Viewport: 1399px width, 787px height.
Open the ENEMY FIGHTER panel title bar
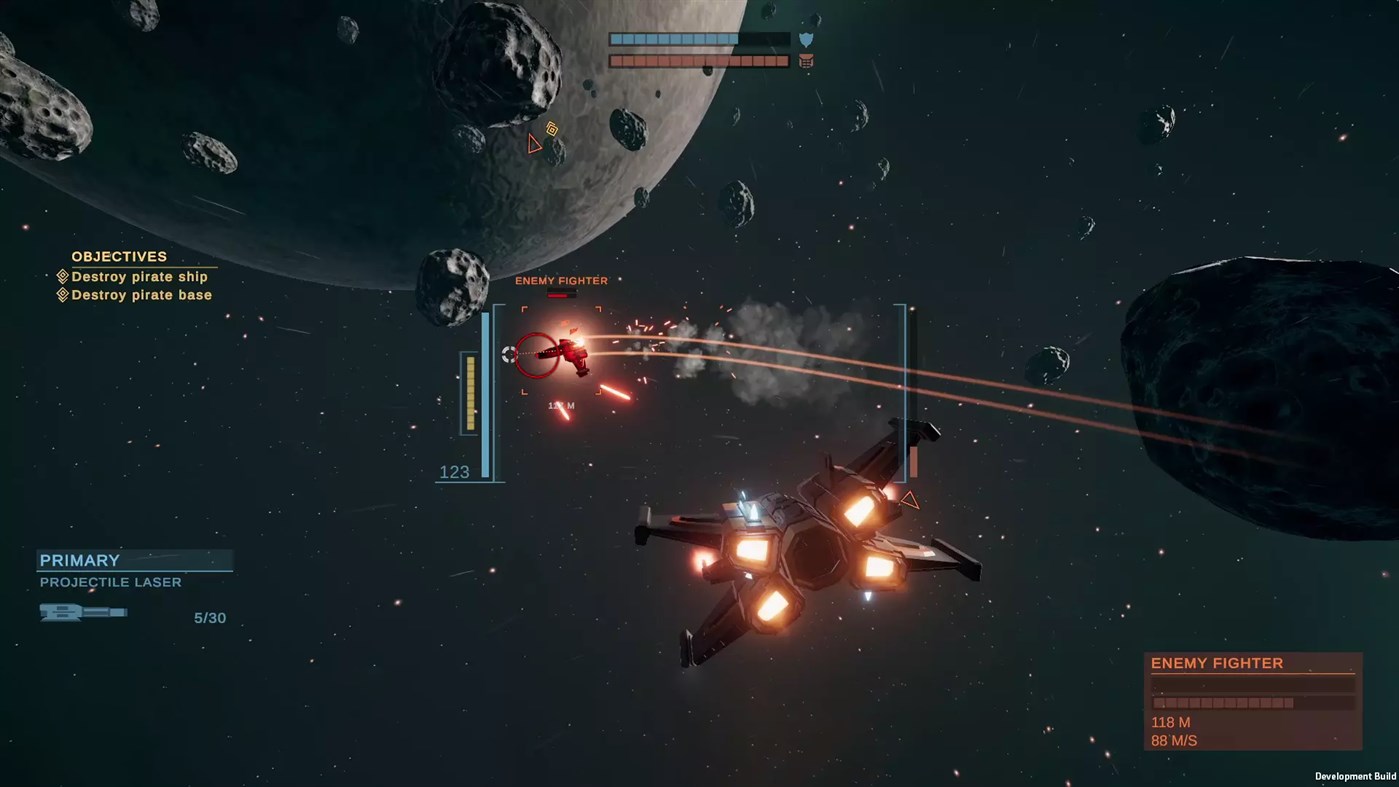[x=1217, y=663]
